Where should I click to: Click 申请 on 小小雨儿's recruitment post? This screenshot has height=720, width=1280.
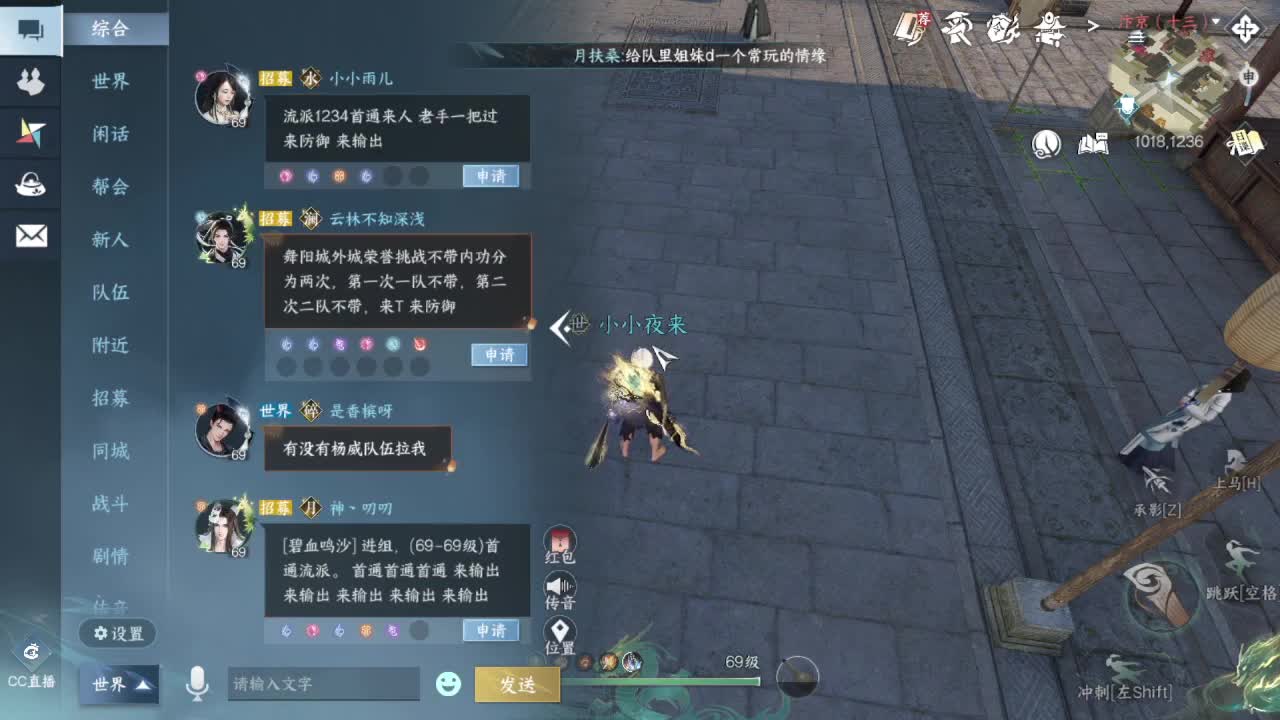coord(491,176)
